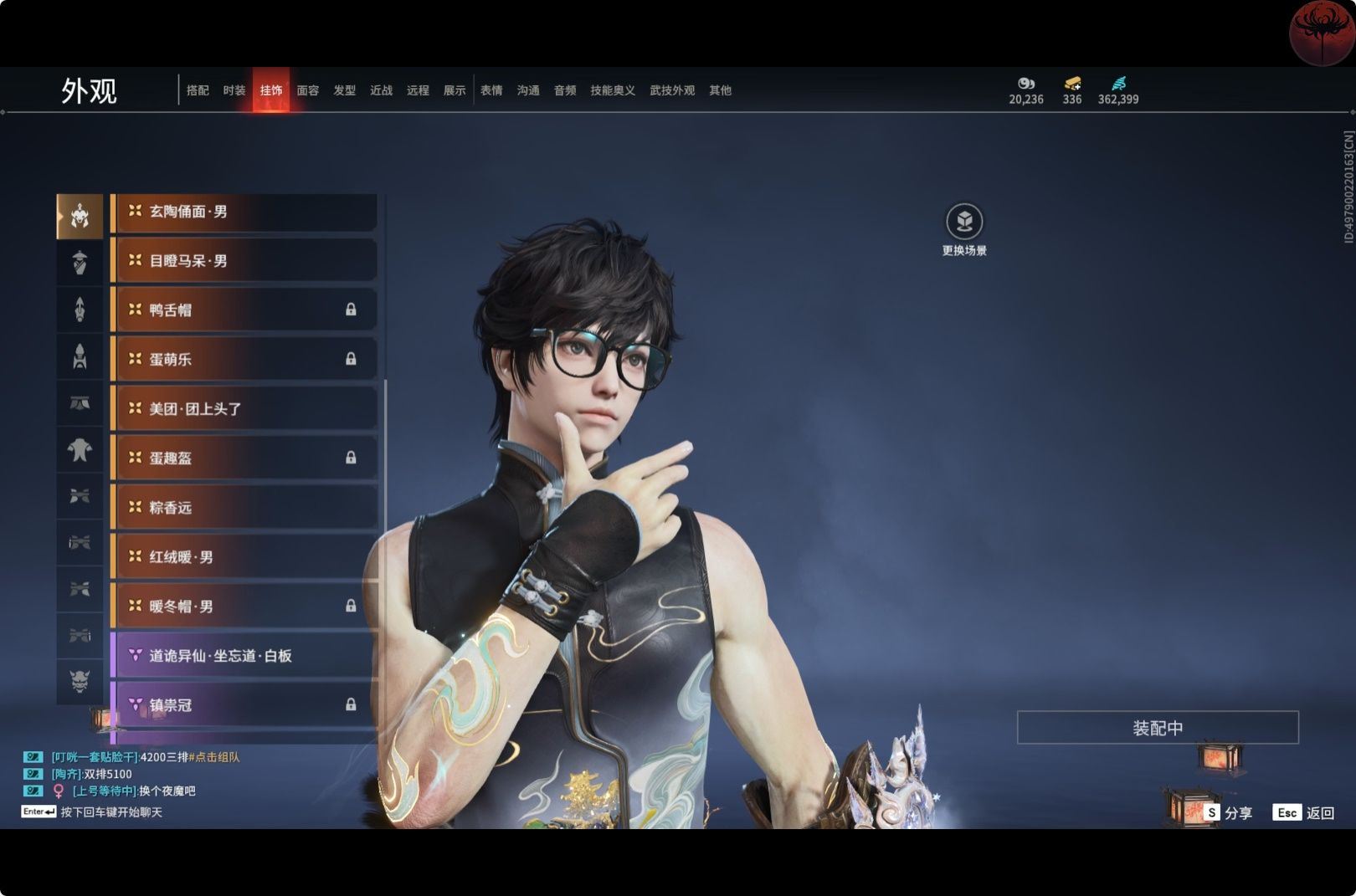
Task: Open the 近战 tab
Action: tap(382, 90)
